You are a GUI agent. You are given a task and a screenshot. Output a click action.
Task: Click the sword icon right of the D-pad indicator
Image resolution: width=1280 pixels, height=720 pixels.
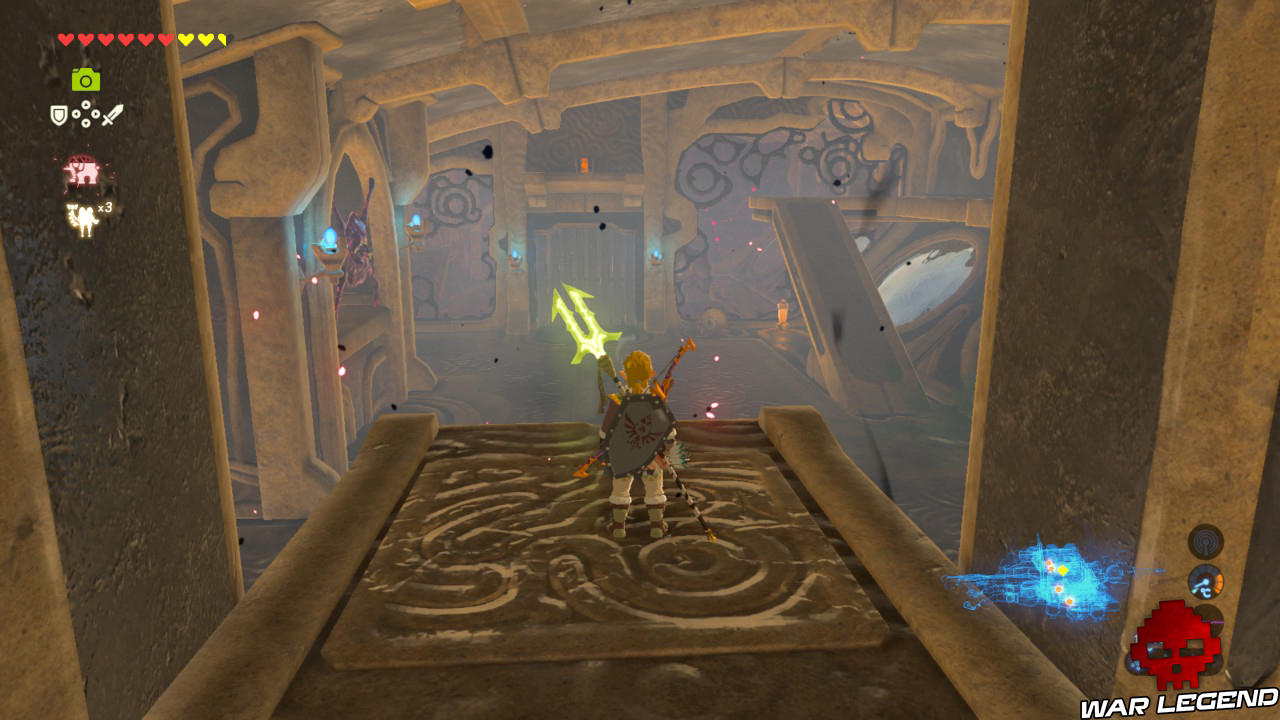110,115
